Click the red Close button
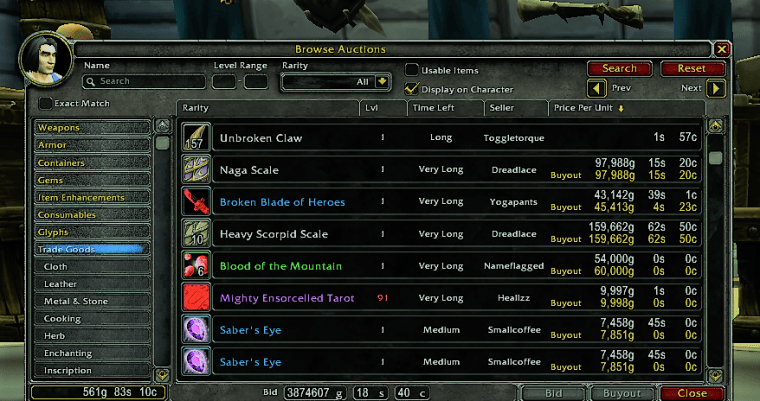The width and height of the screenshot is (760, 401). pos(691,393)
